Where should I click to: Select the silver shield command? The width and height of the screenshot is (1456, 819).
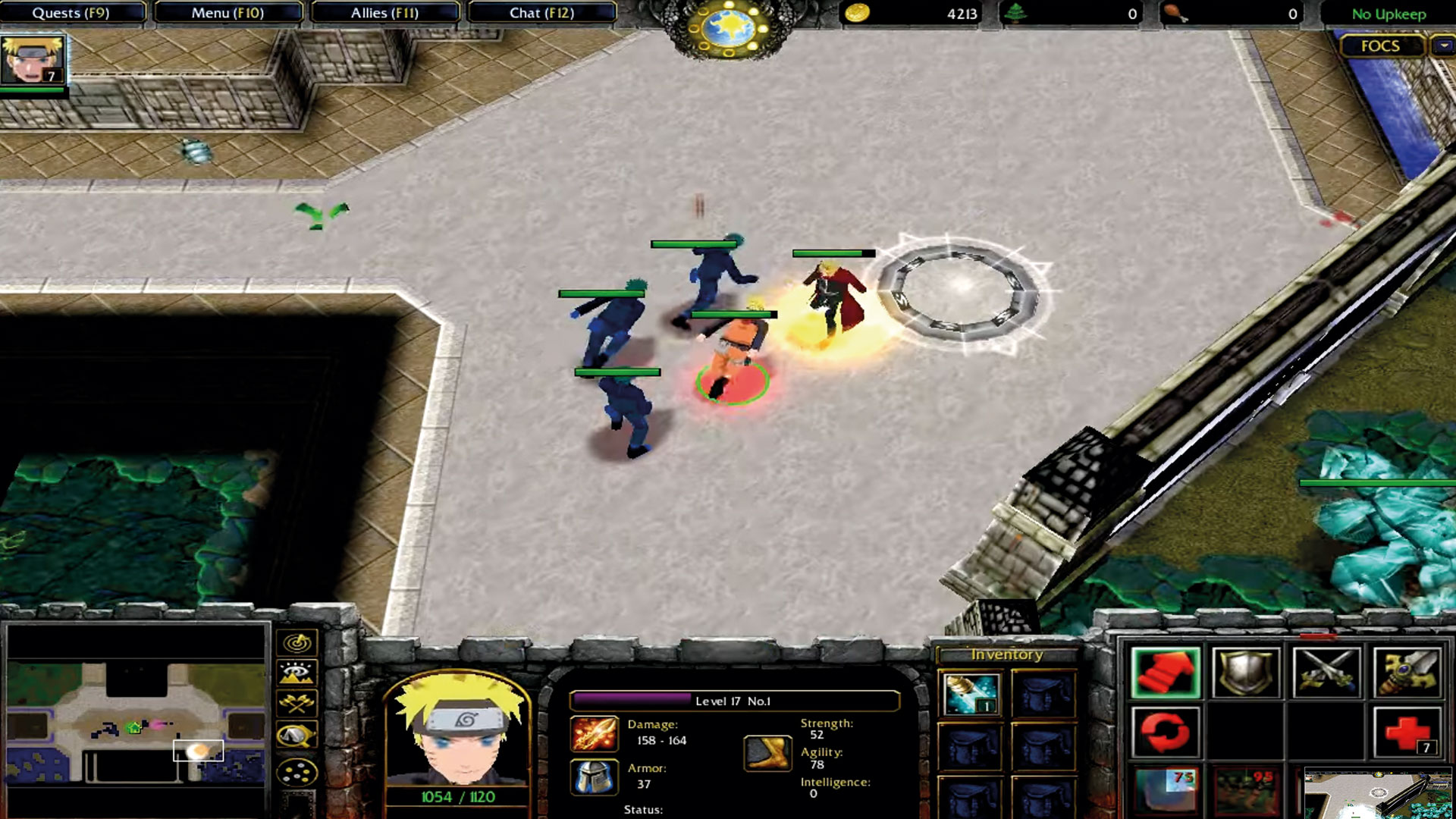point(1246,672)
